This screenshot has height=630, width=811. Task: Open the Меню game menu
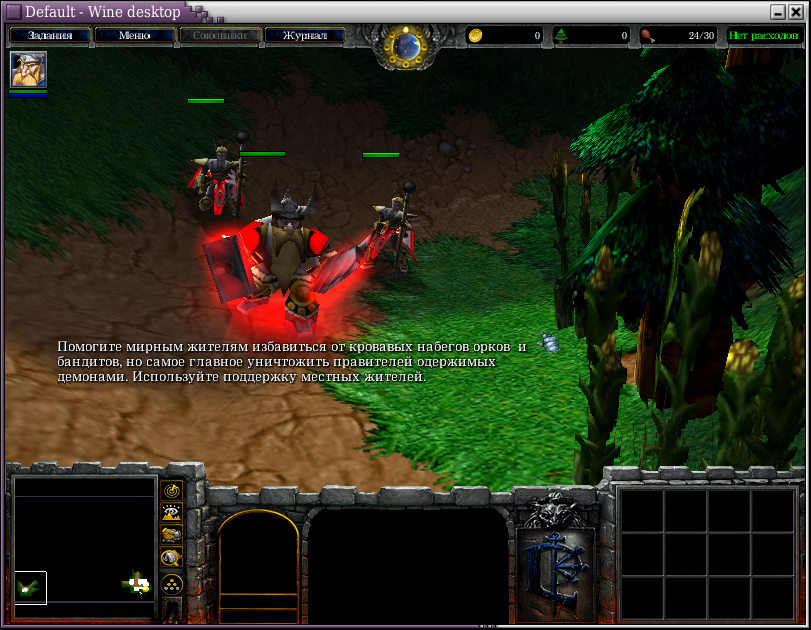(134, 35)
